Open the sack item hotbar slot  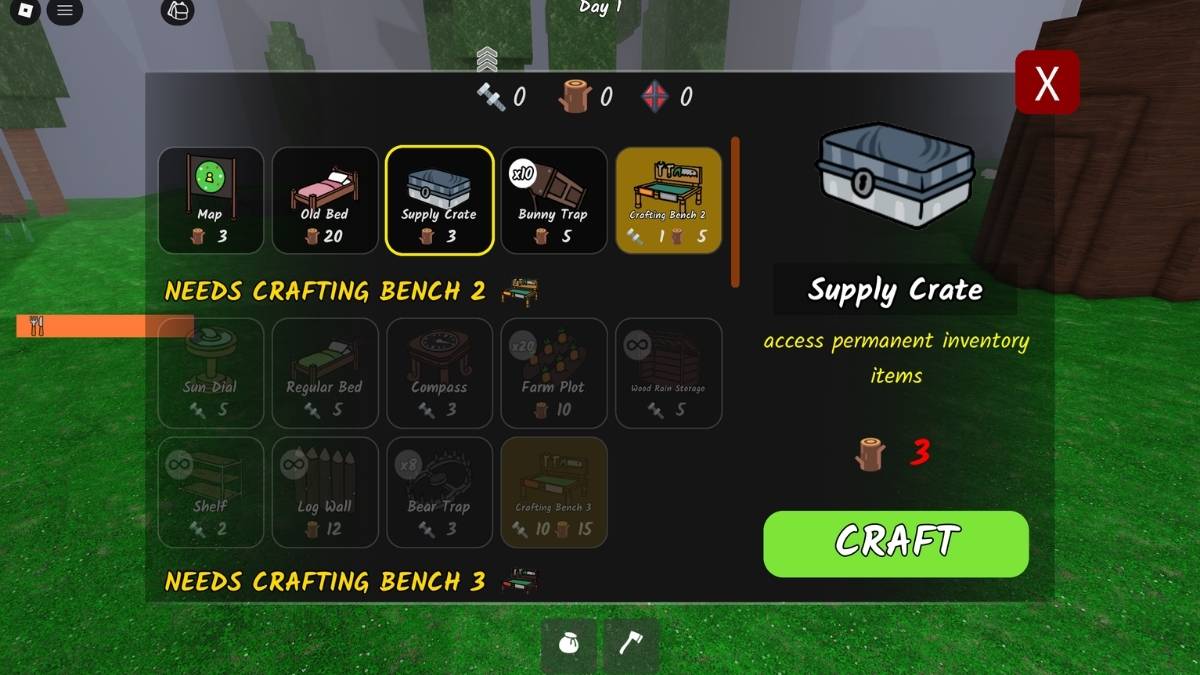tap(569, 645)
